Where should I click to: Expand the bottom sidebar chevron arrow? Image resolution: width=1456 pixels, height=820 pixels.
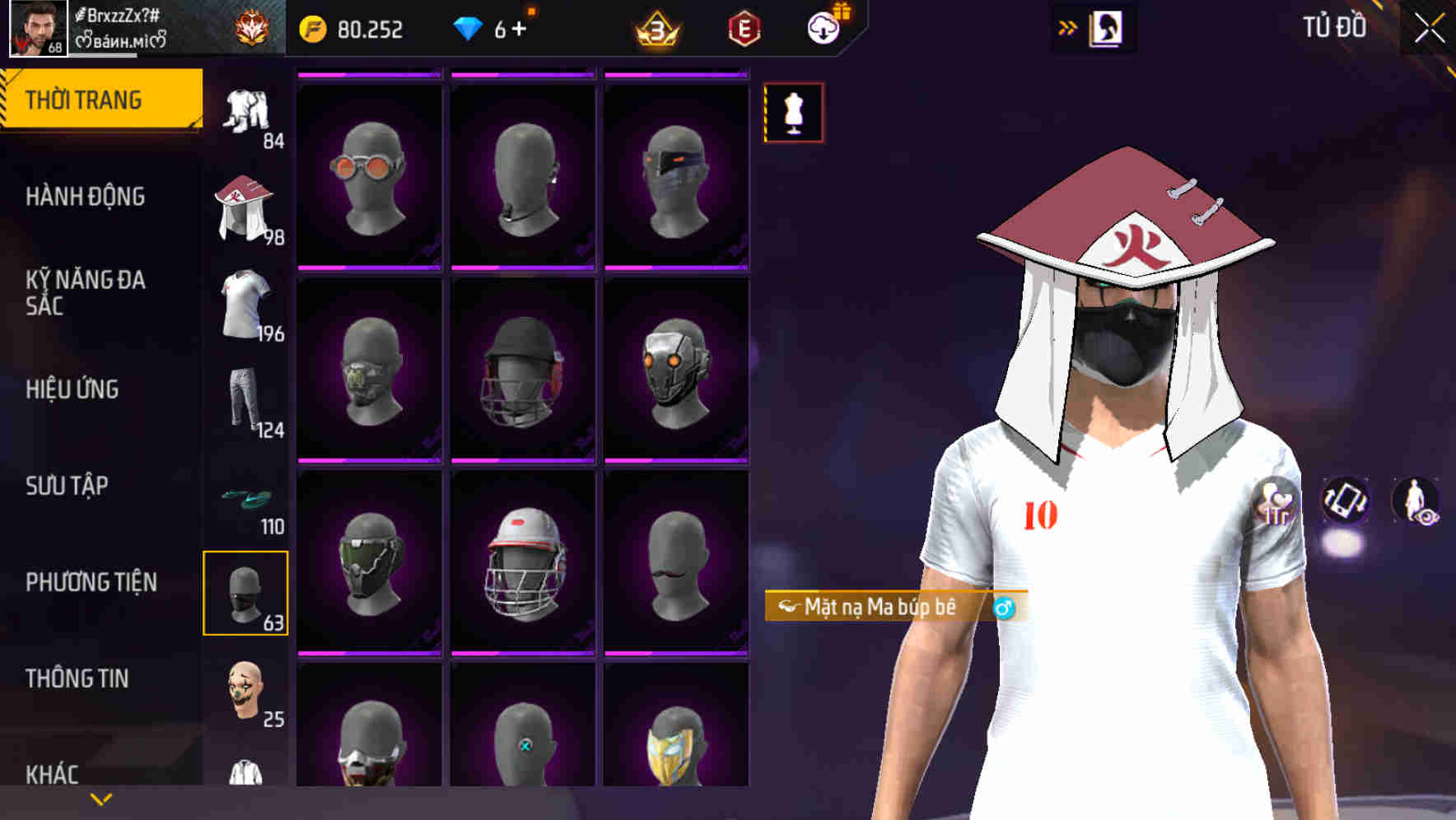click(101, 800)
